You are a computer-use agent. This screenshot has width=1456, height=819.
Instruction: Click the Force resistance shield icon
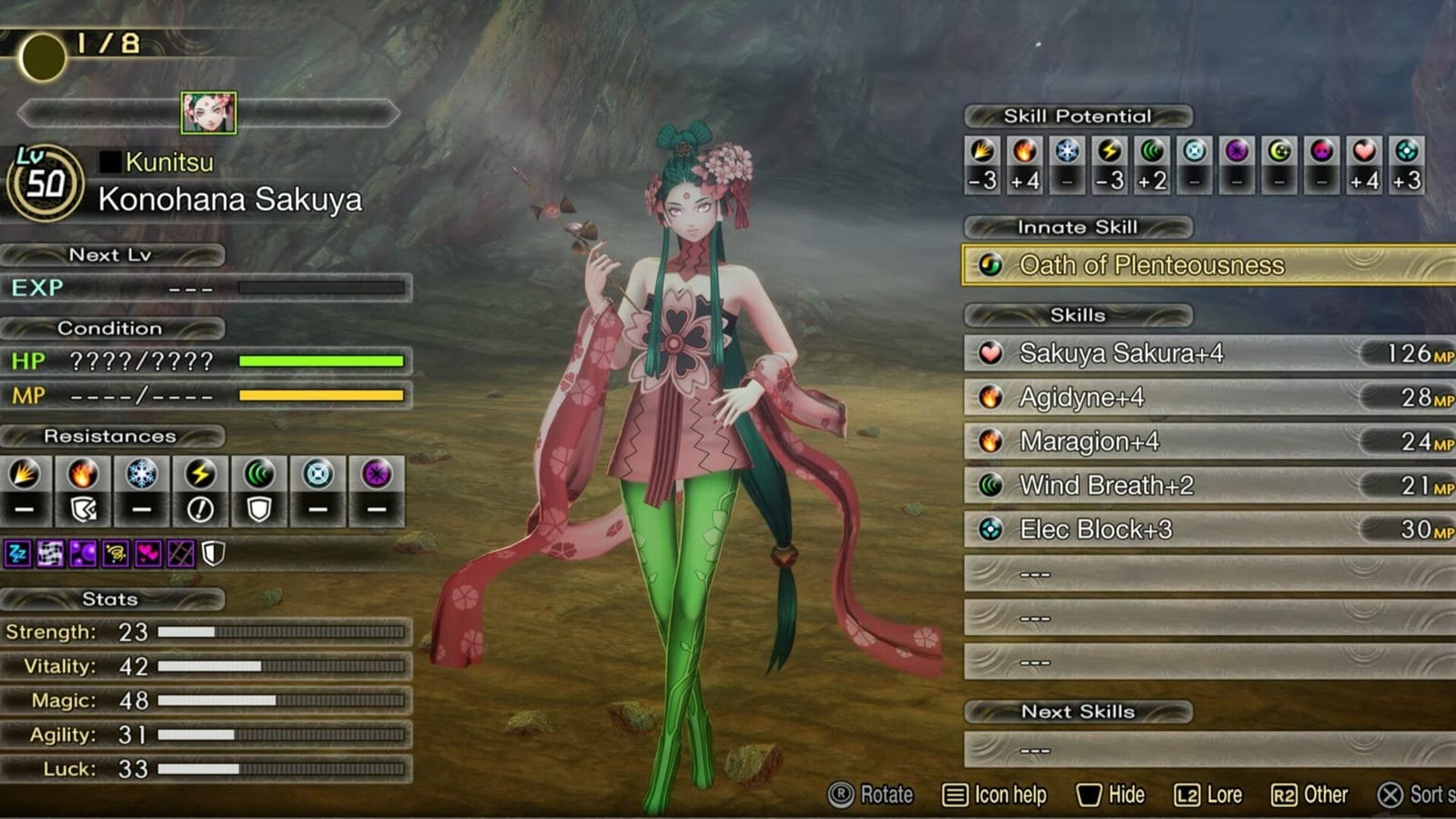coord(259,509)
